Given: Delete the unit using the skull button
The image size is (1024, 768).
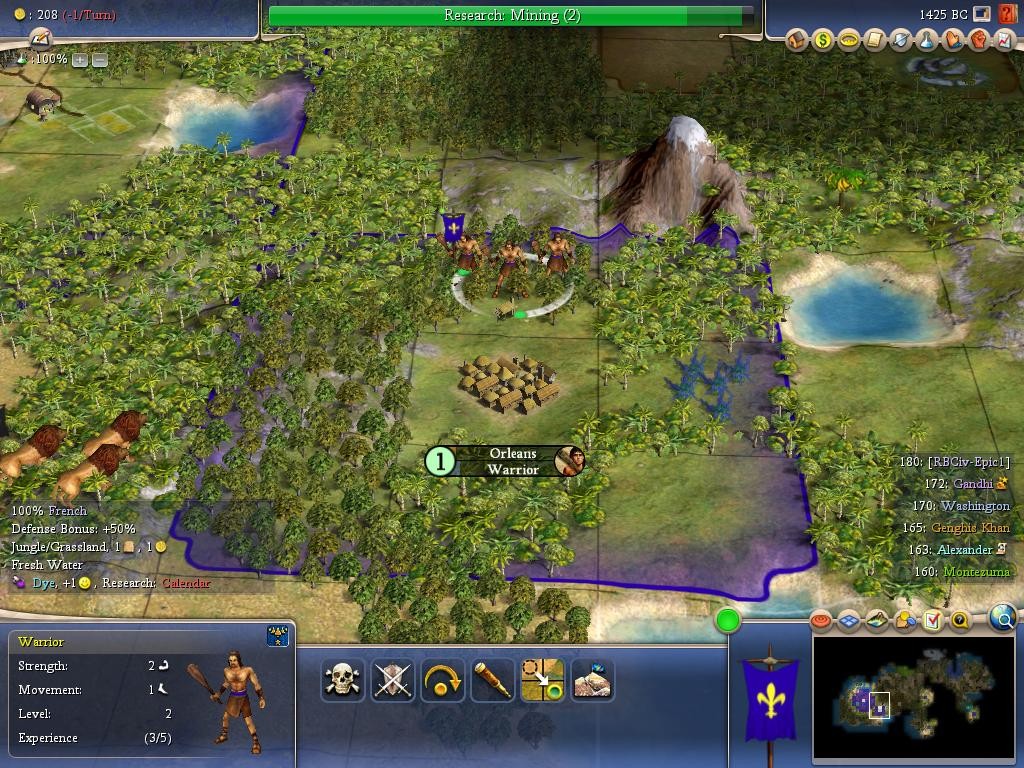Looking at the screenshot, I should (x=342, y=680).
